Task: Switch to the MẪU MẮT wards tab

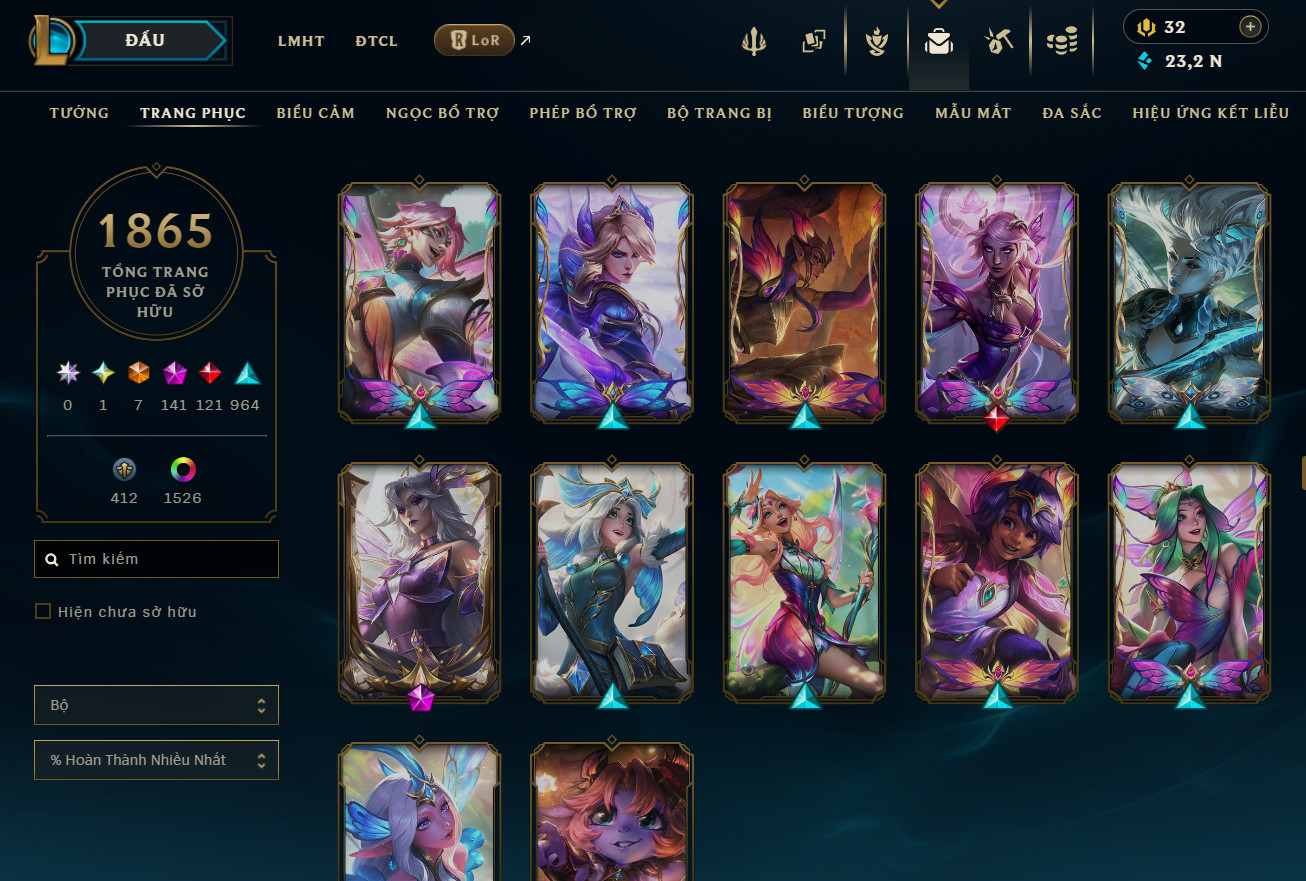Action: point(973,113)
